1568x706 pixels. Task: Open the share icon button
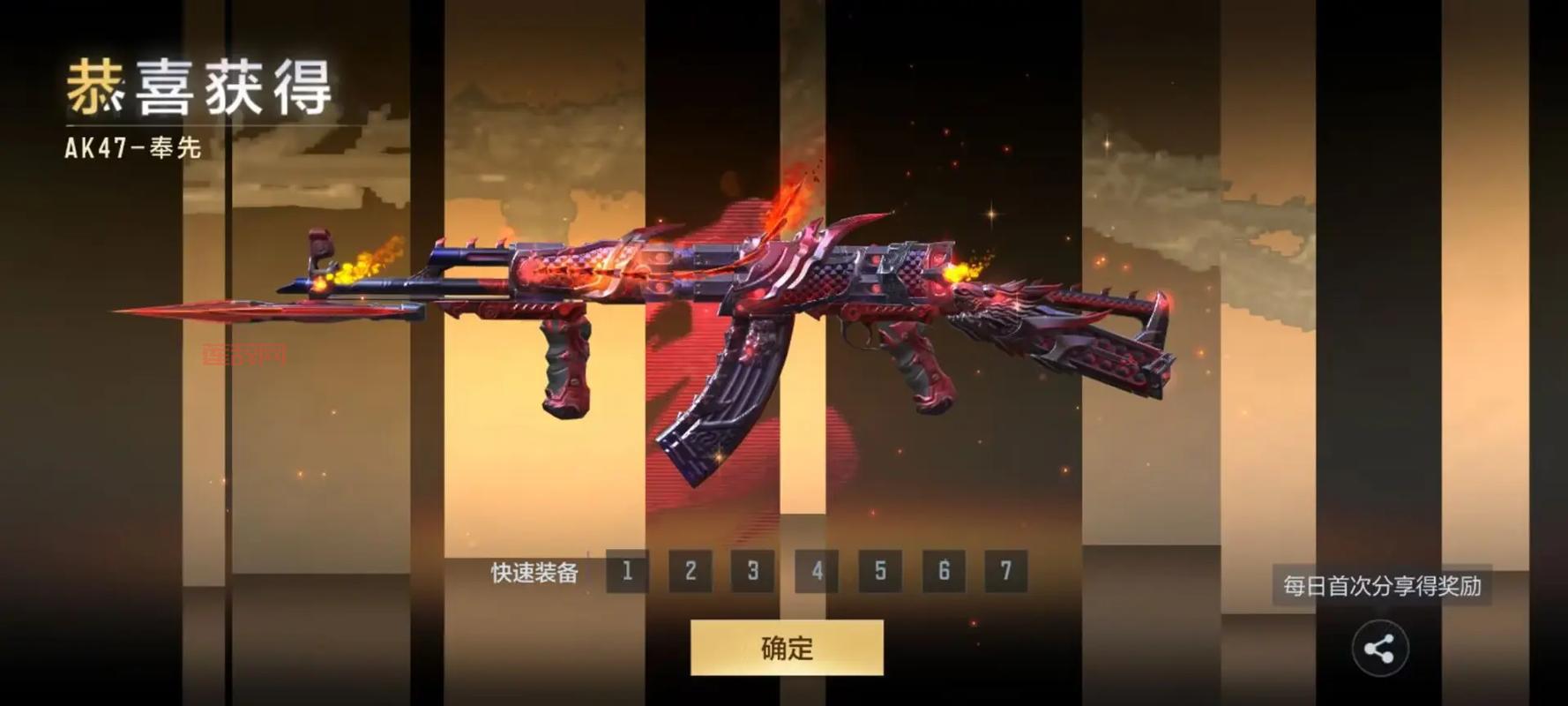pos(1379,649)
